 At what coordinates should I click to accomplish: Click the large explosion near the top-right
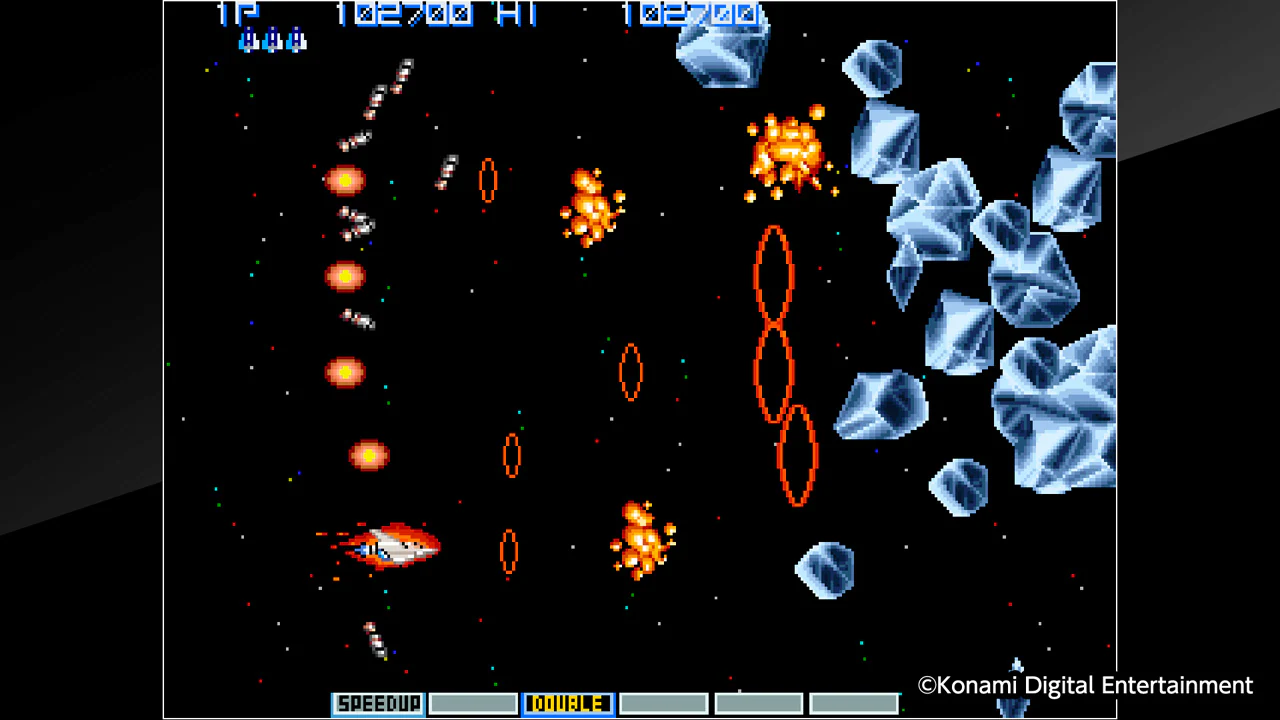pos(790,150)
